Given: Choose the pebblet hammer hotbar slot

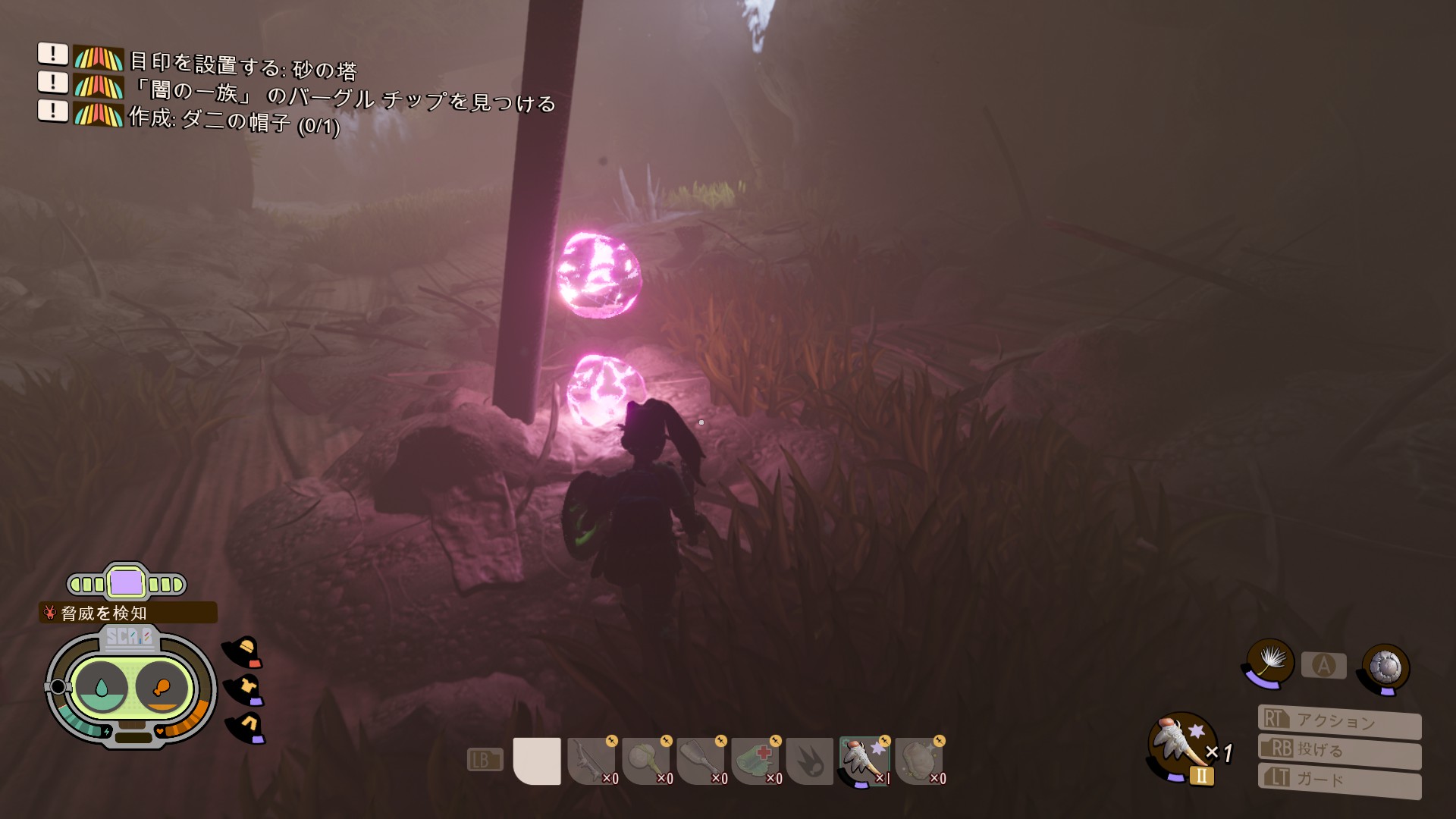Looking at the screenshot, I should click(646, 761).
